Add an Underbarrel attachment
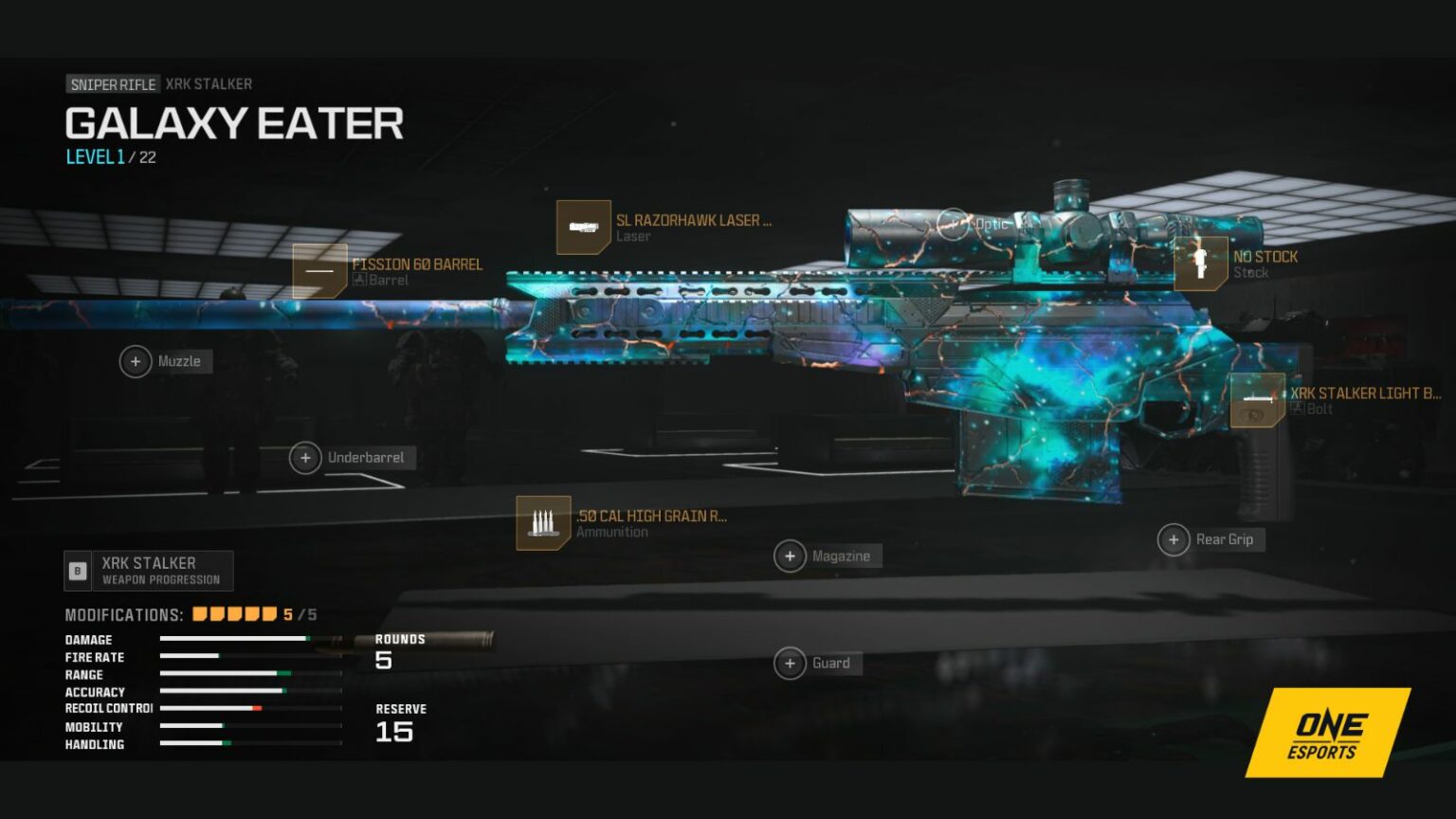Screen dimensions: 1456x819 click(305, 458)
